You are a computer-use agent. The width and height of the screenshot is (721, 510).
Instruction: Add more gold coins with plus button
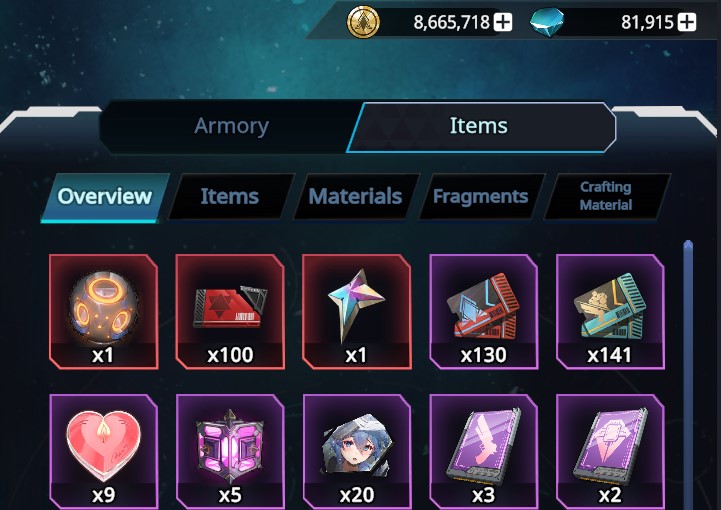502,21
